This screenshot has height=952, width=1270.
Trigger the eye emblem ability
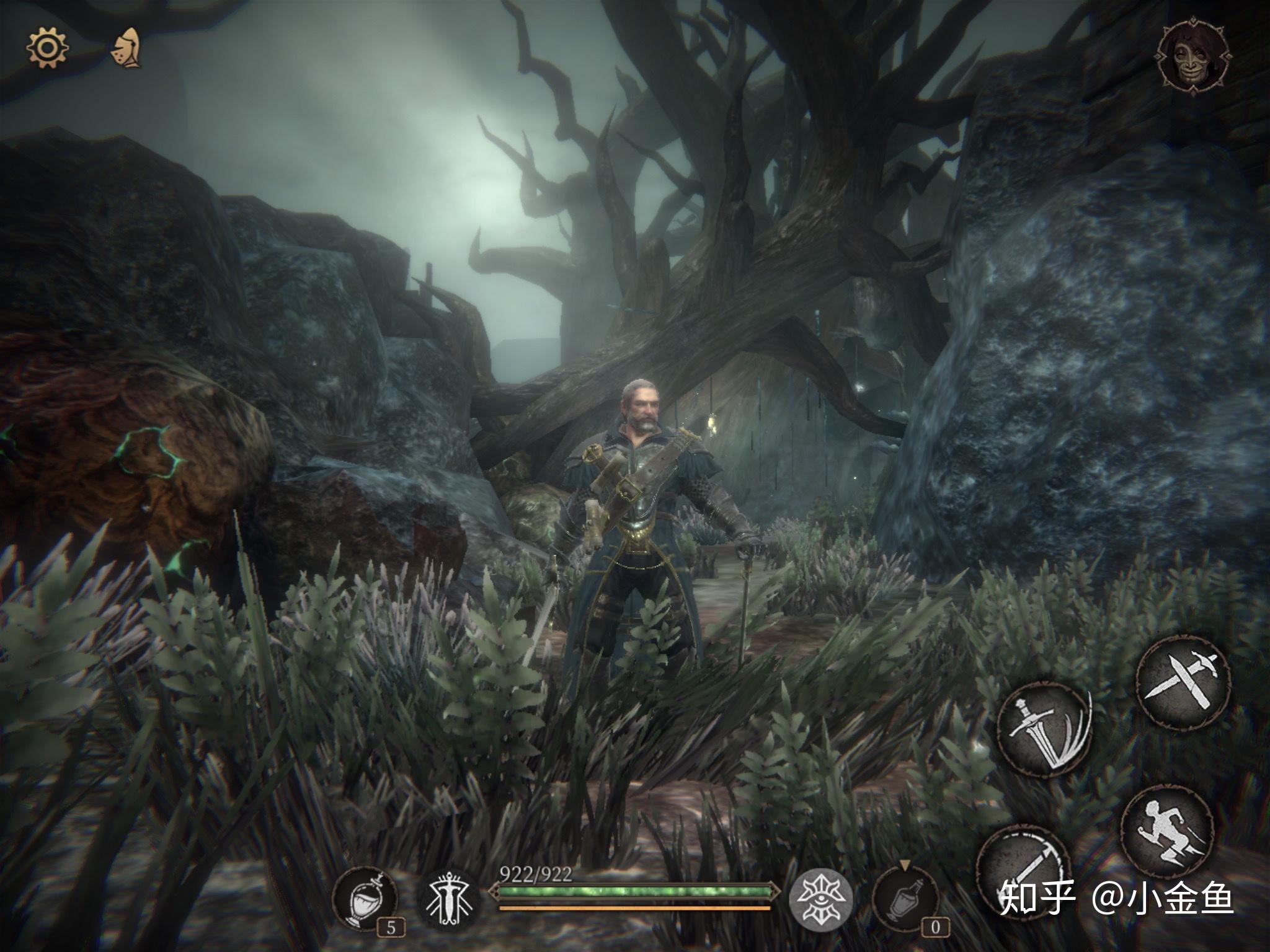coord(821,898)
